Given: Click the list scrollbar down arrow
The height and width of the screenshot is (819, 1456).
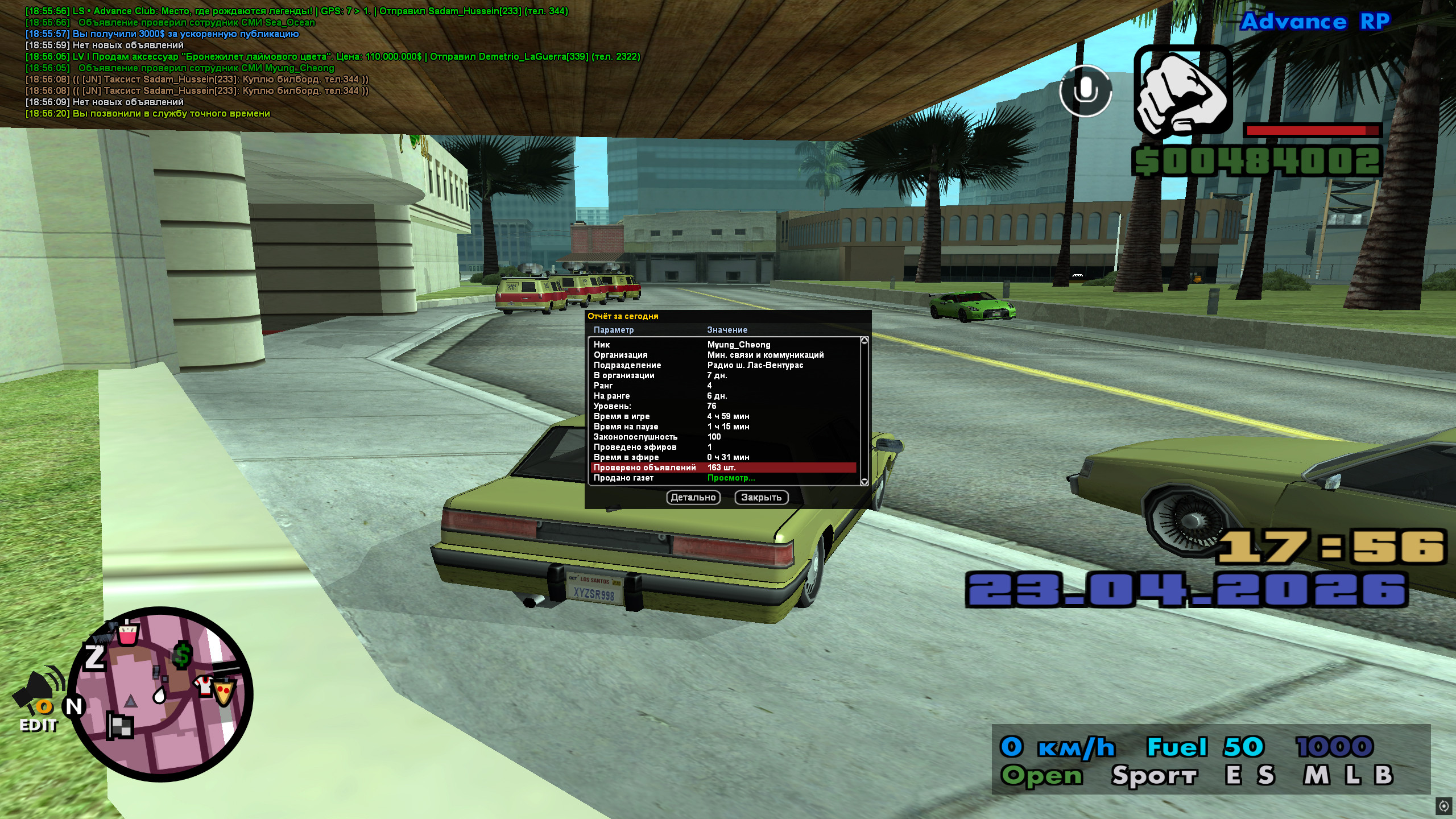Looking at the screenshot, I should click(x=864, y=482).
